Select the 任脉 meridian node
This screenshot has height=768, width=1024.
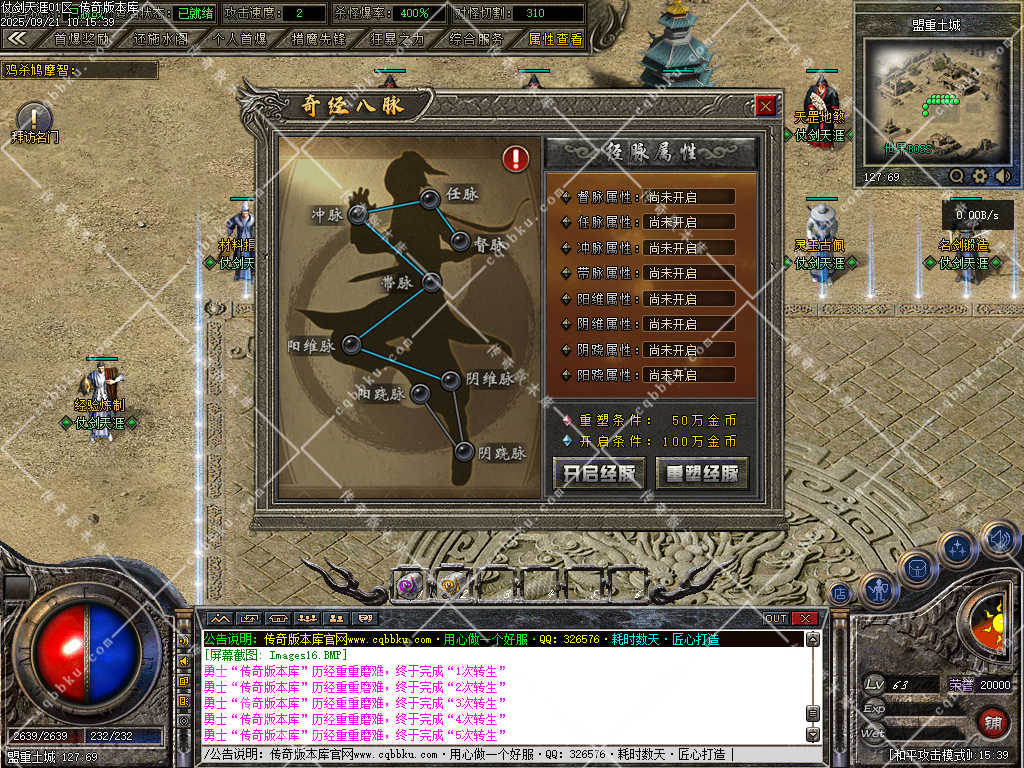tap(431, 199)
